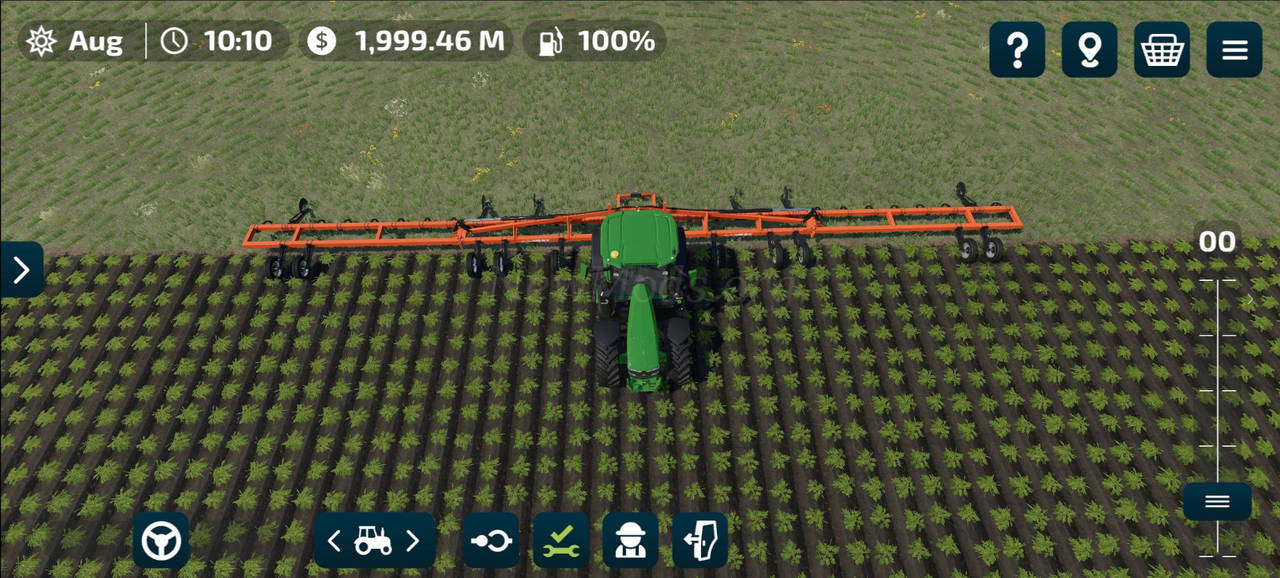Open the help question mark button
The image size is (1280, 578).
(x=1017, y=50)
